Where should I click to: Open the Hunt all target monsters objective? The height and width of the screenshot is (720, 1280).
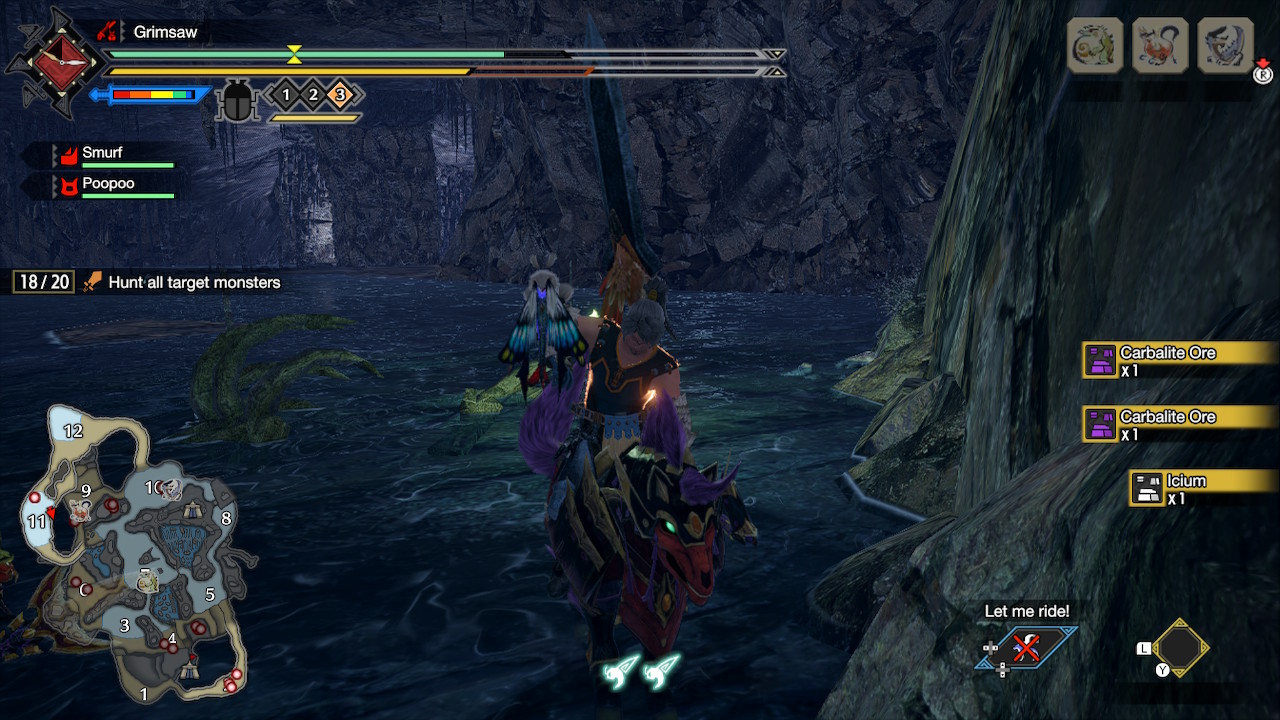point(194,283)
